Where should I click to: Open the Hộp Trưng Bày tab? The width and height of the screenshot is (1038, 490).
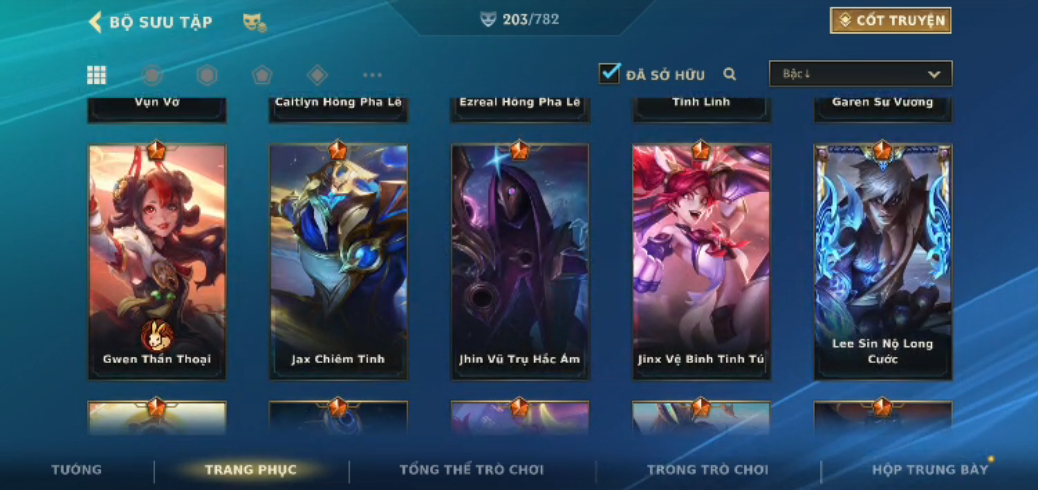[929, 470]
